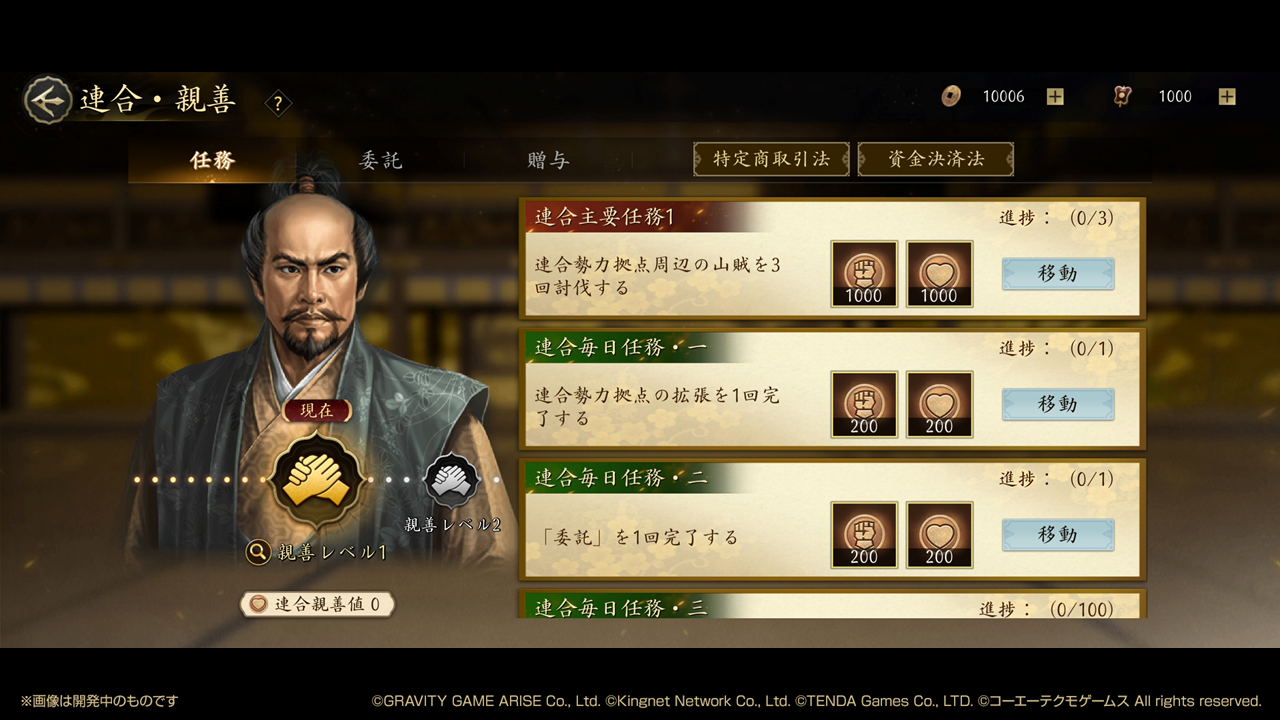View the heart reward of 連合毎日任務・二

coord(939,535)
